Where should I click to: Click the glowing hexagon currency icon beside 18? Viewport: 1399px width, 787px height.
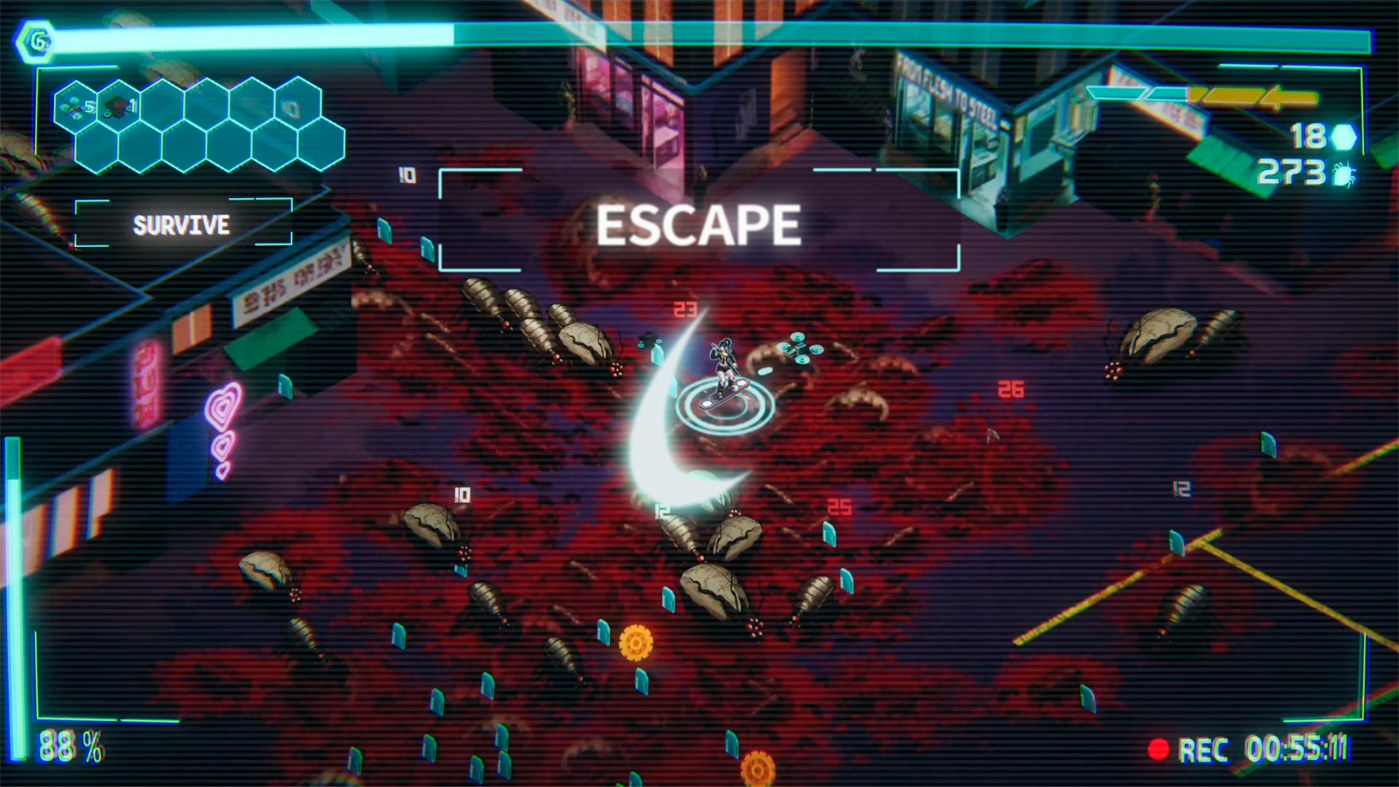tap(1344, 136)
